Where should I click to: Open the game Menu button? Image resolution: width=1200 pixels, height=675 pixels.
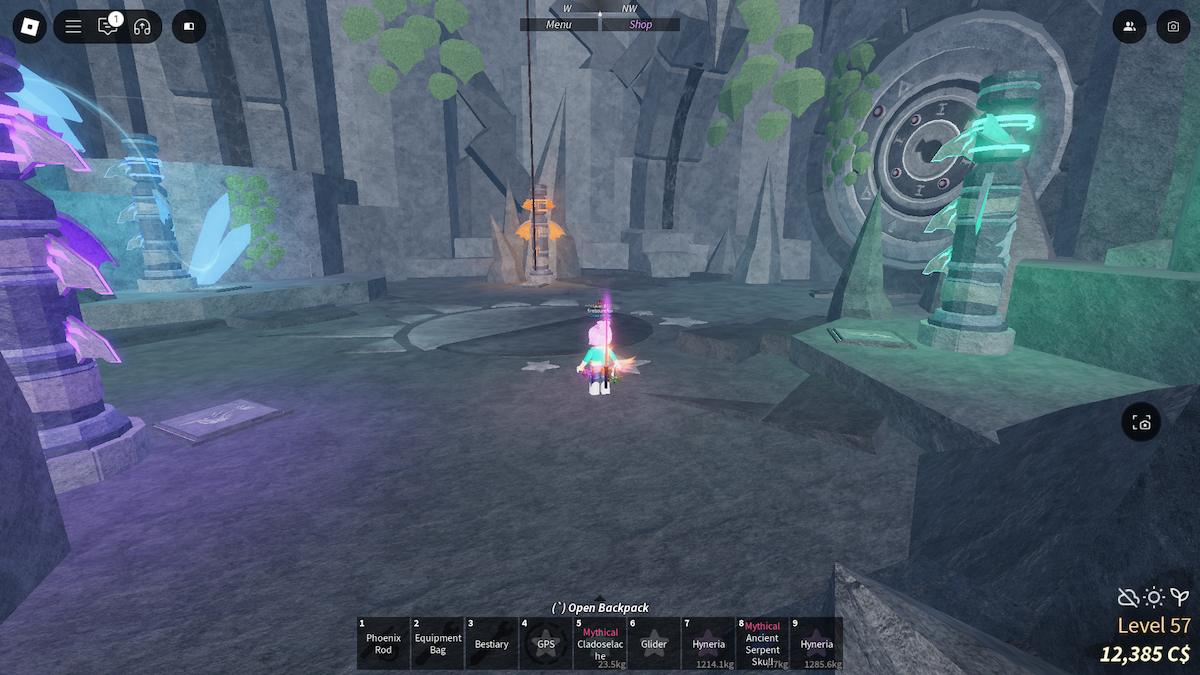point(559,25)
